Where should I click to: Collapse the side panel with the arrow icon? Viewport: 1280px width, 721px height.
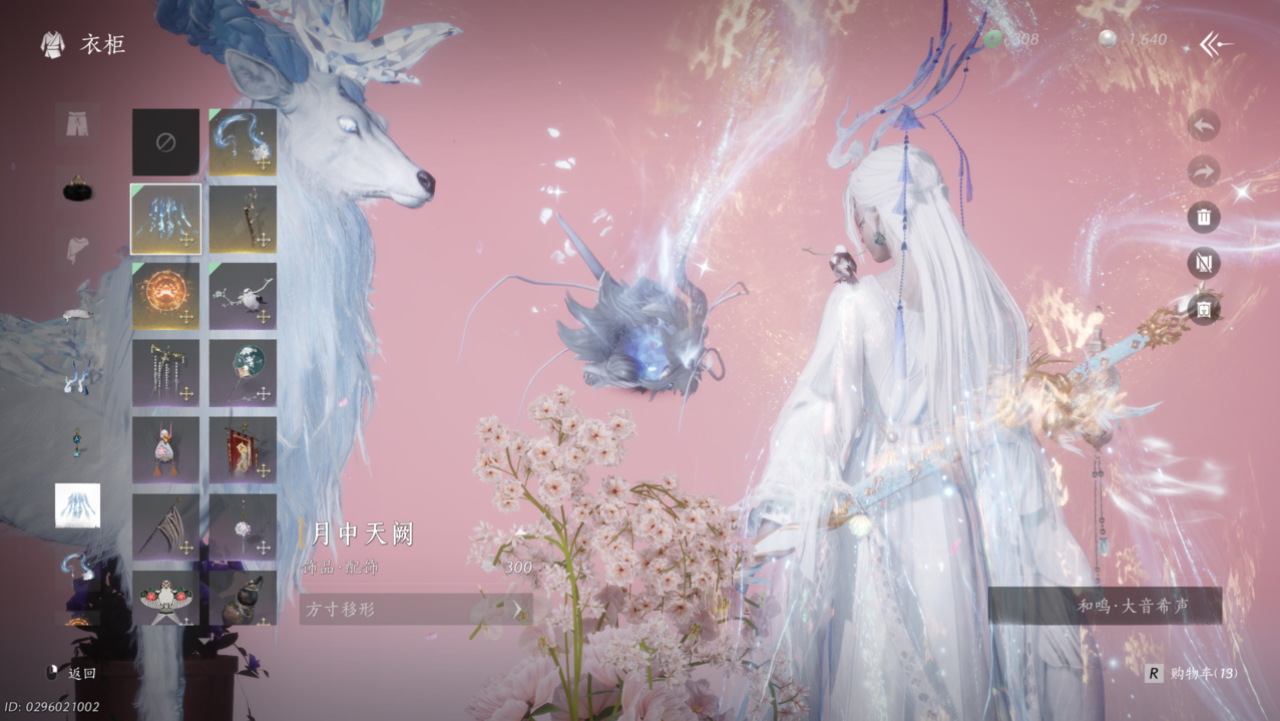point(1216,44)
